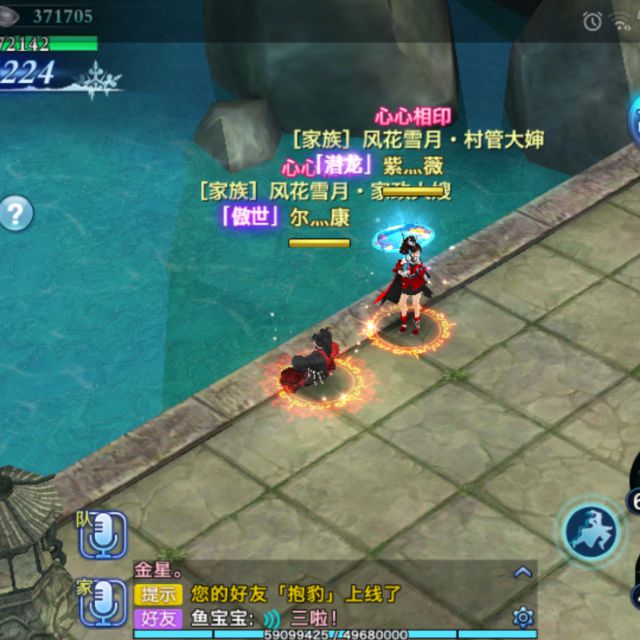Open the 好友 friend chat message
This screenshot has width=640, height=640.
click(158, 619)
